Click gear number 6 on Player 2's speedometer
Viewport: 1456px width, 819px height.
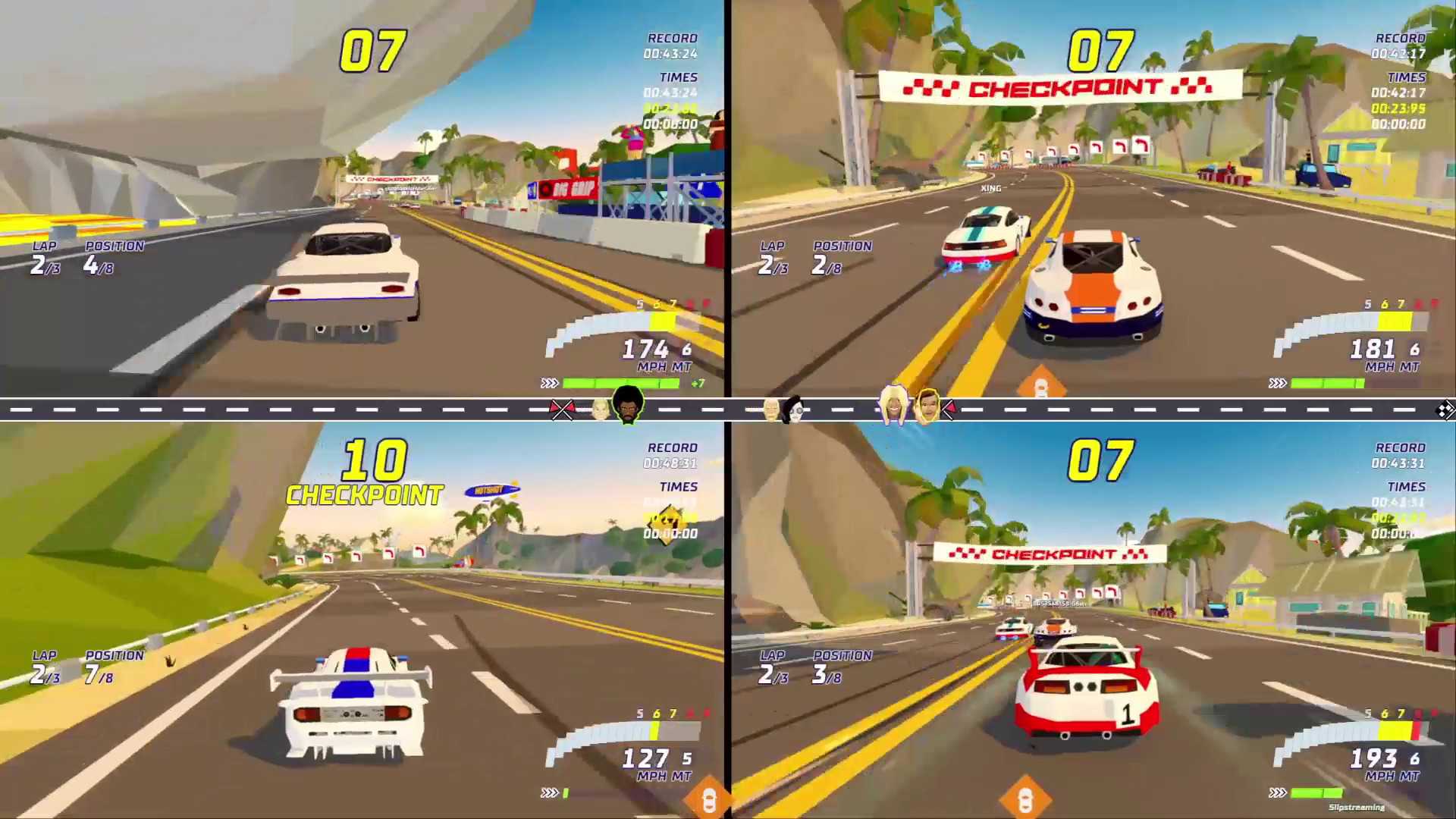point(1415,350)
